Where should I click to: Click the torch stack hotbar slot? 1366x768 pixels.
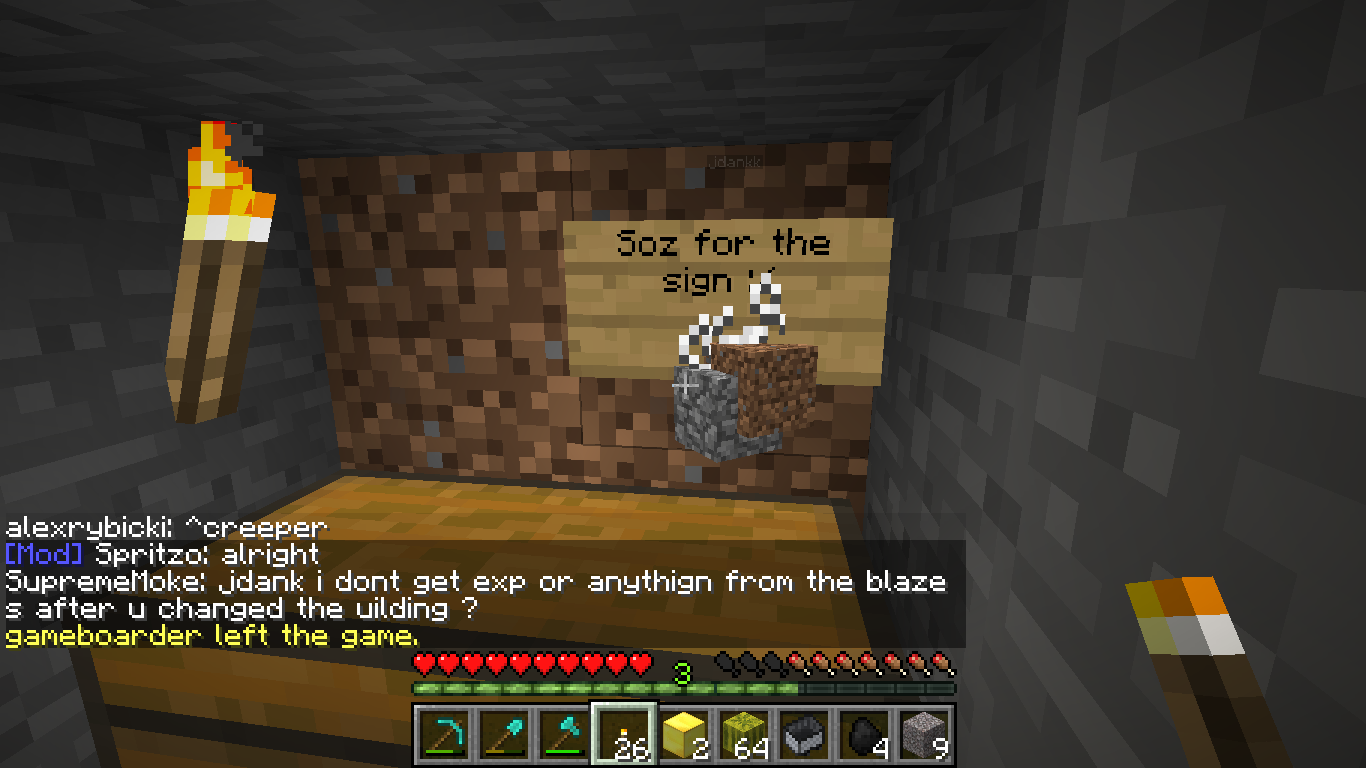624,735
